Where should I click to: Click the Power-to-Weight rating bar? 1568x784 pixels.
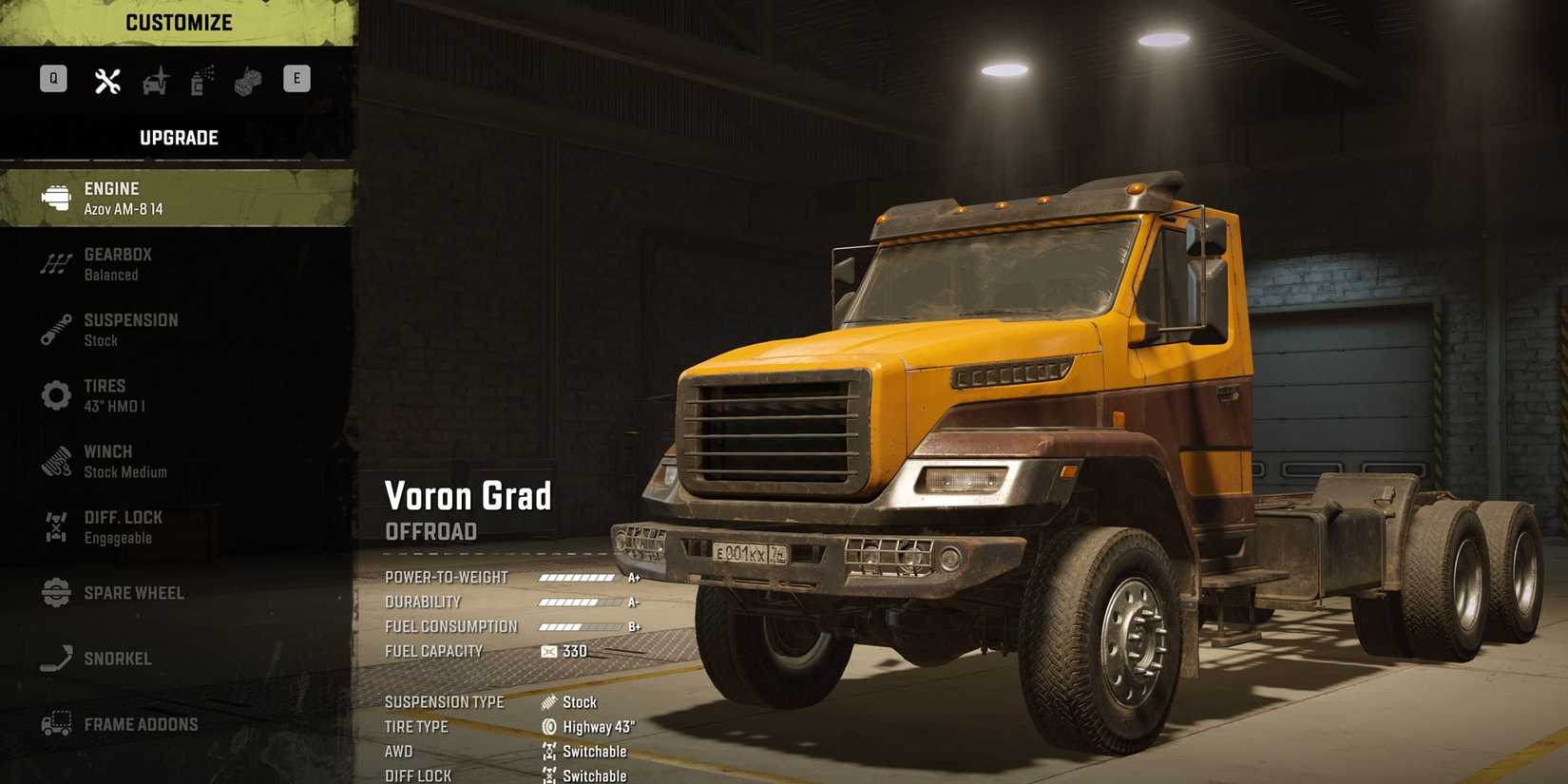coord(578,577)
